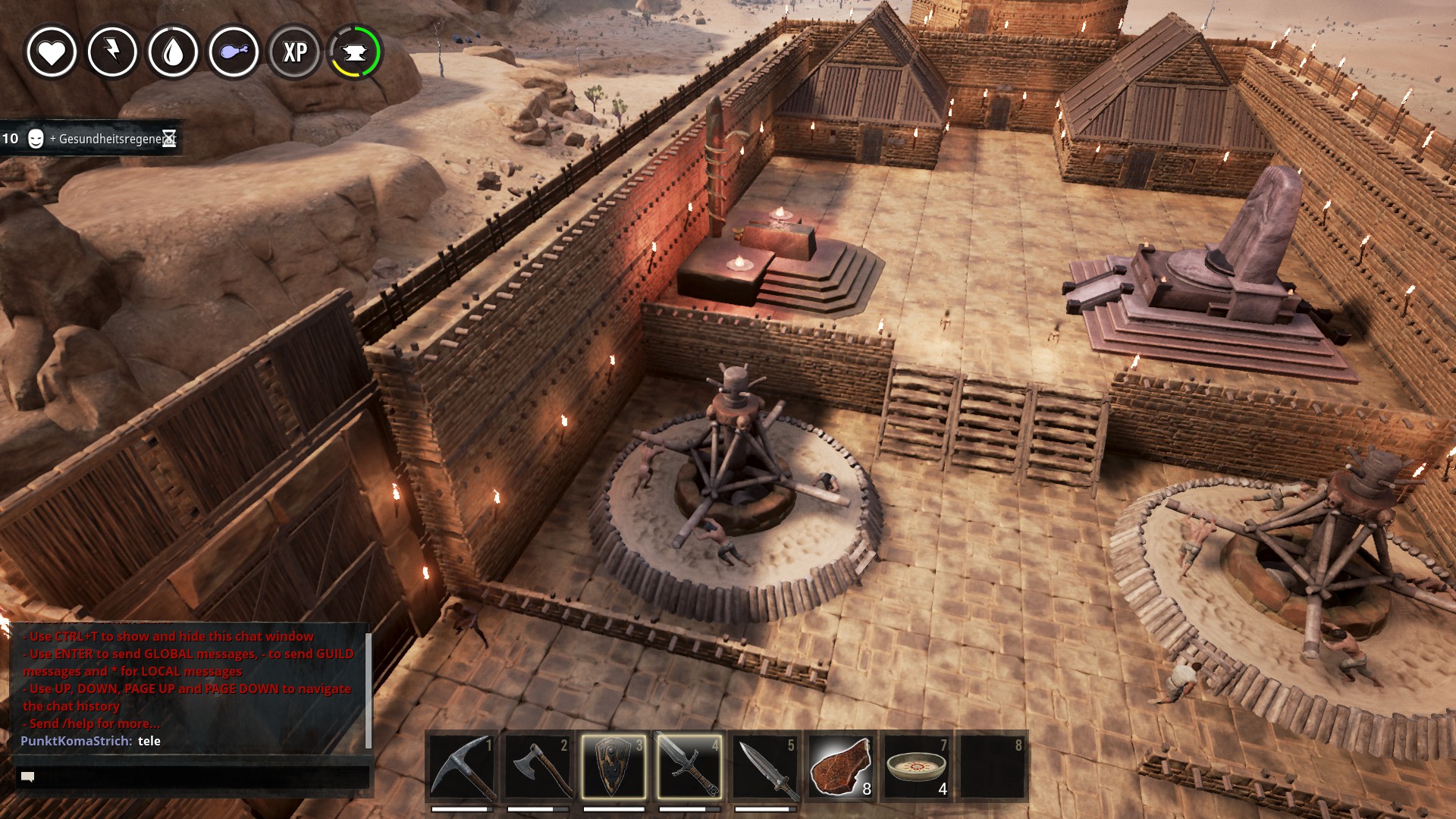Choose the shield in hotbar slot 3
Image resolution: width=1456 pixels, height=819 pixels.
pyautogui.click(x=613, y=767)
